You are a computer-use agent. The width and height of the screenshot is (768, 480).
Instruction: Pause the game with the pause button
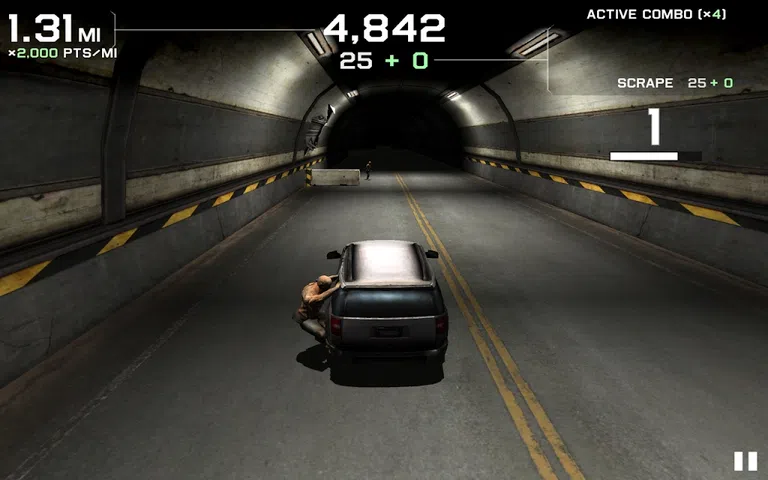(745, 461)
